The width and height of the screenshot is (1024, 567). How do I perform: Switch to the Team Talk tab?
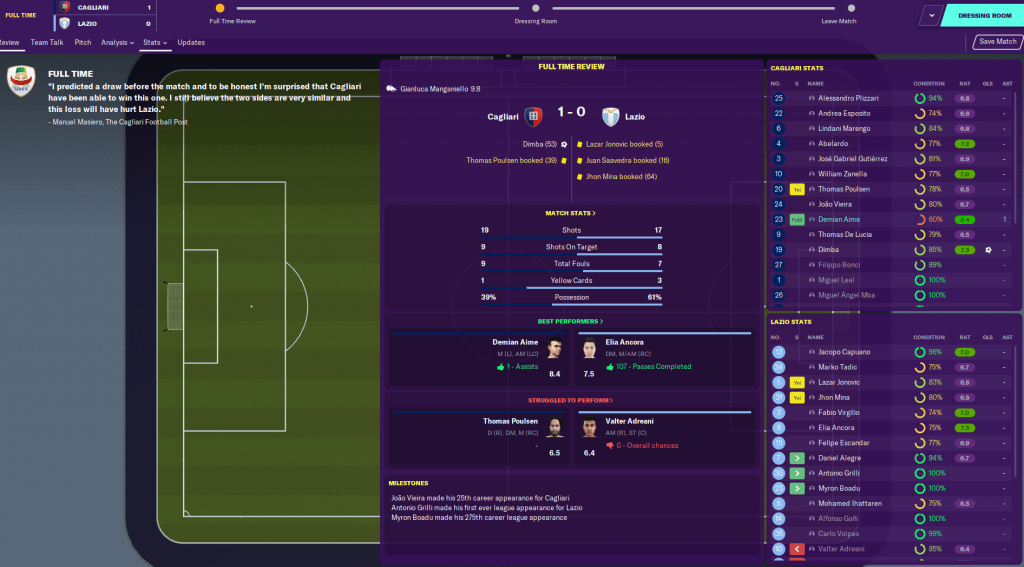click(47, 43)
